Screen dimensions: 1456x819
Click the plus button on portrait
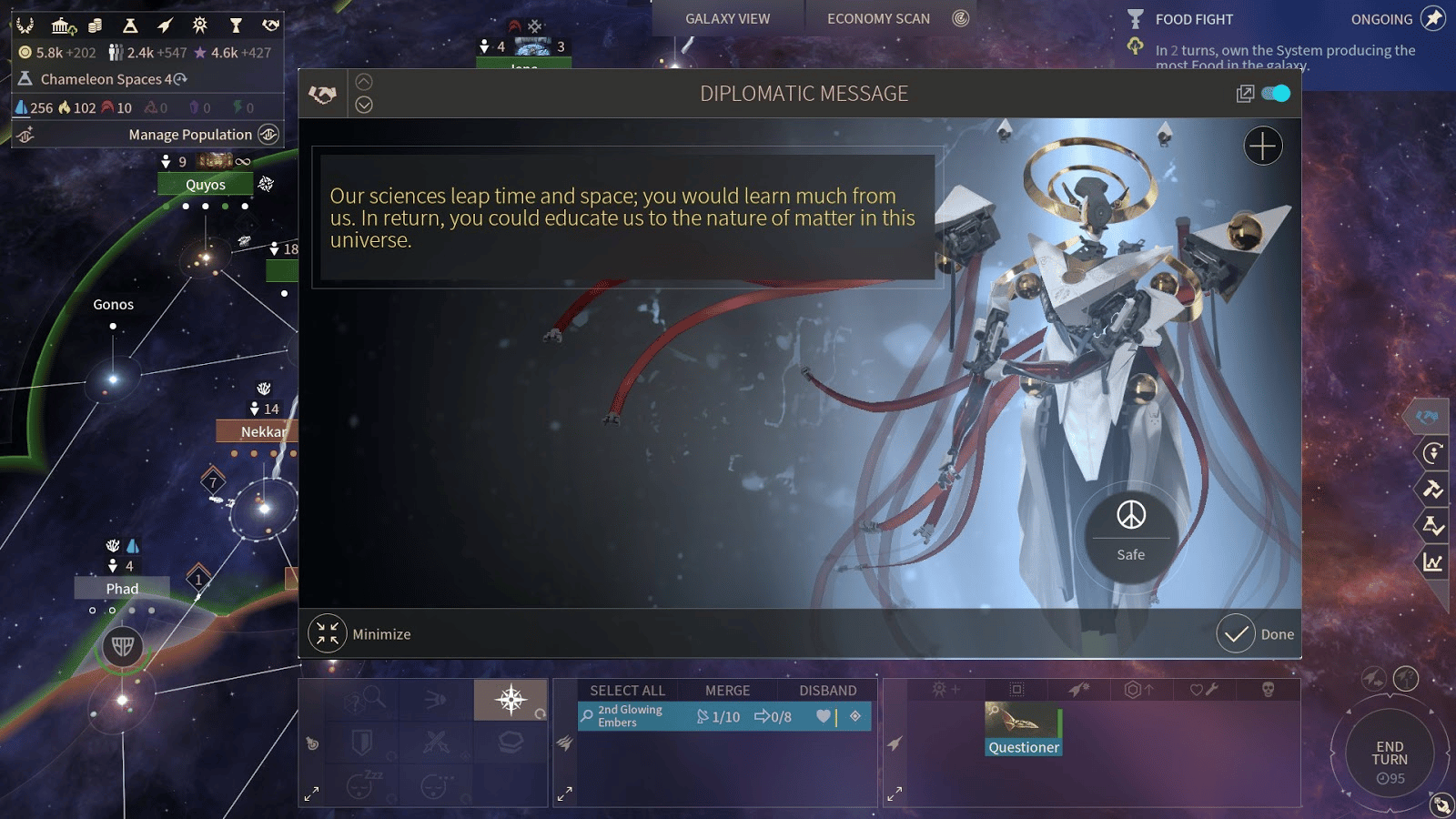coord(1263,146)
